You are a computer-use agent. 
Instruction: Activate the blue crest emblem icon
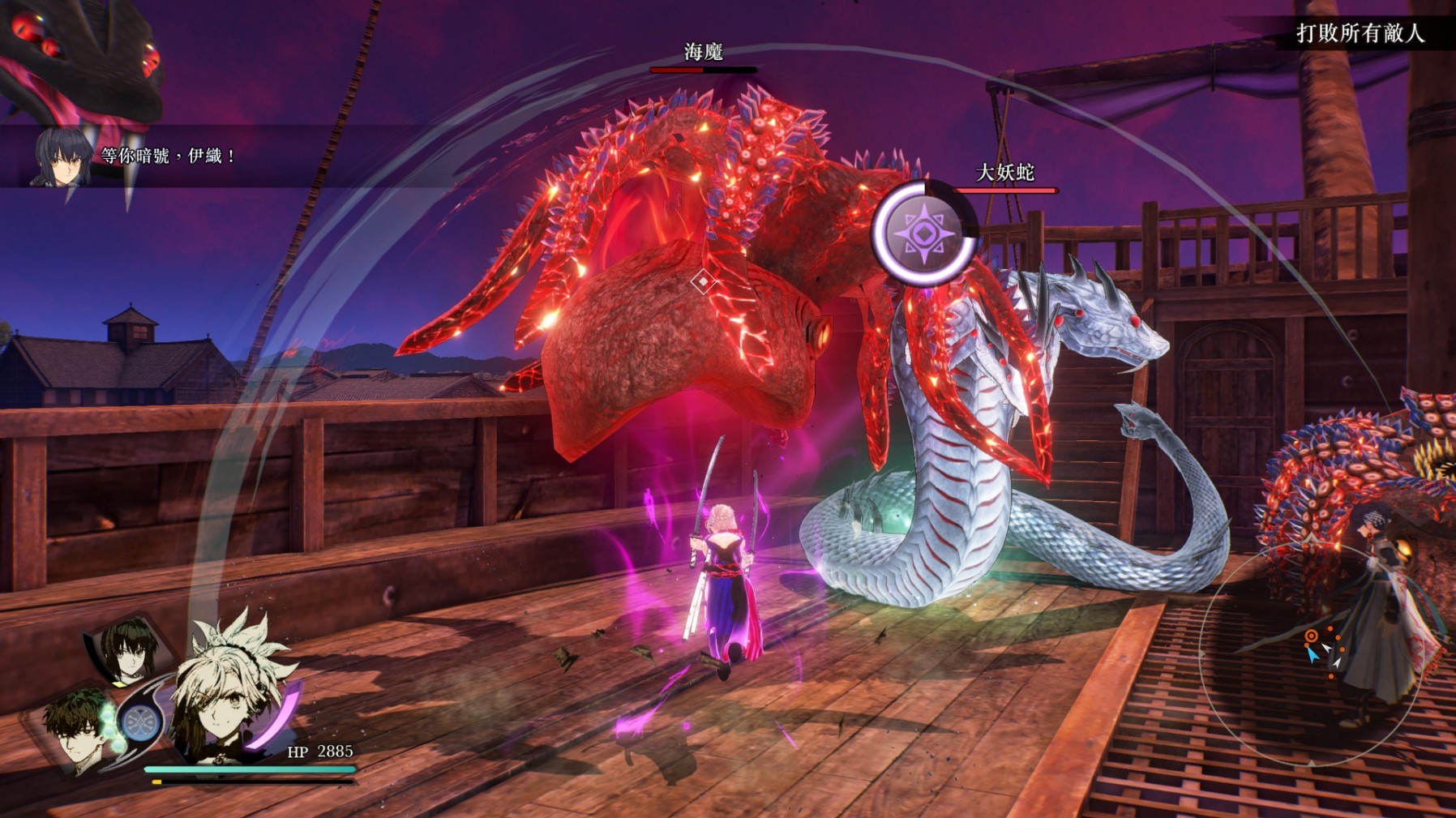pyautogui.click(x=141, y=722)
